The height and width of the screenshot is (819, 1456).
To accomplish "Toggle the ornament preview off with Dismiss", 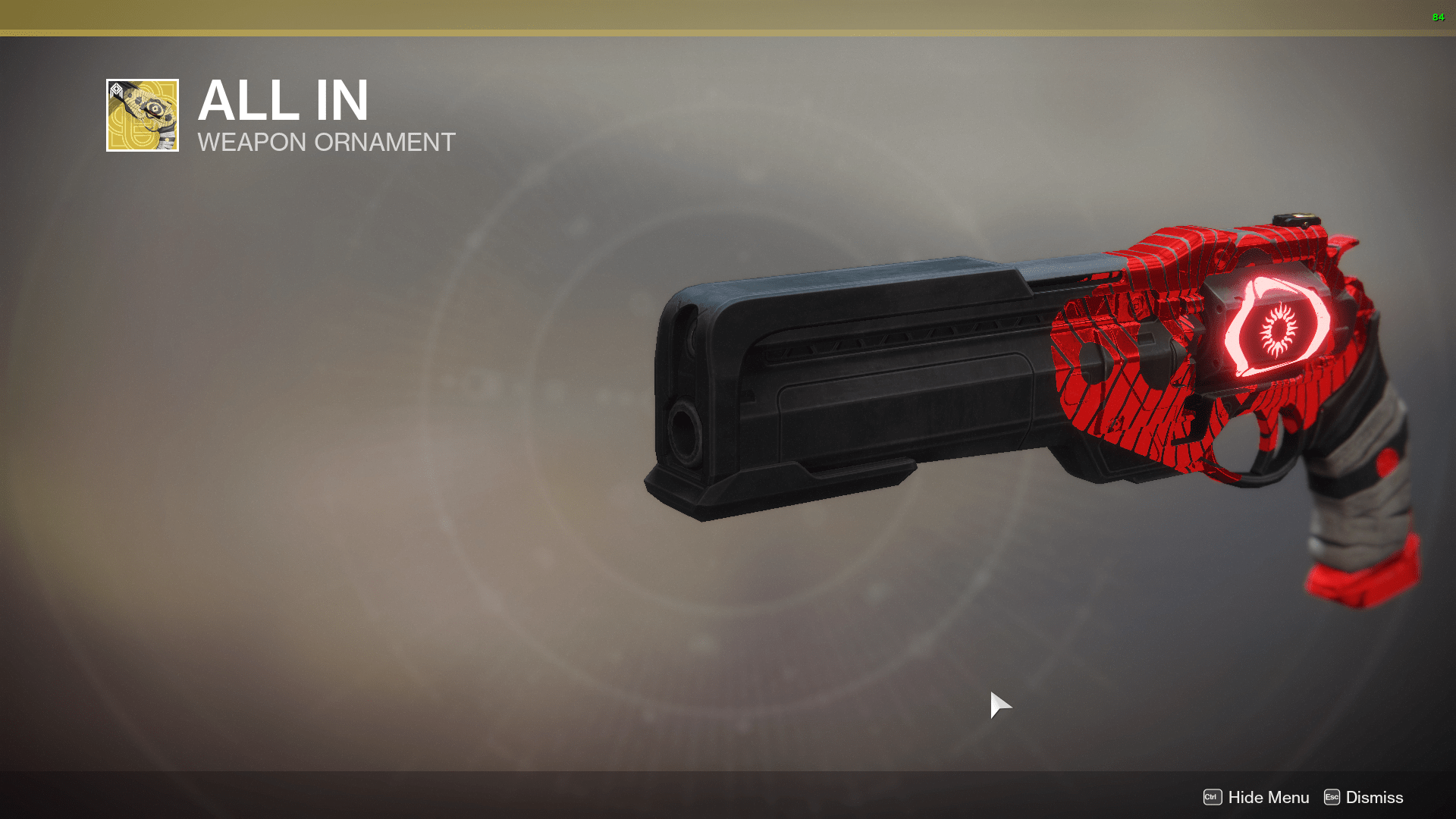I will [1374, 798].
